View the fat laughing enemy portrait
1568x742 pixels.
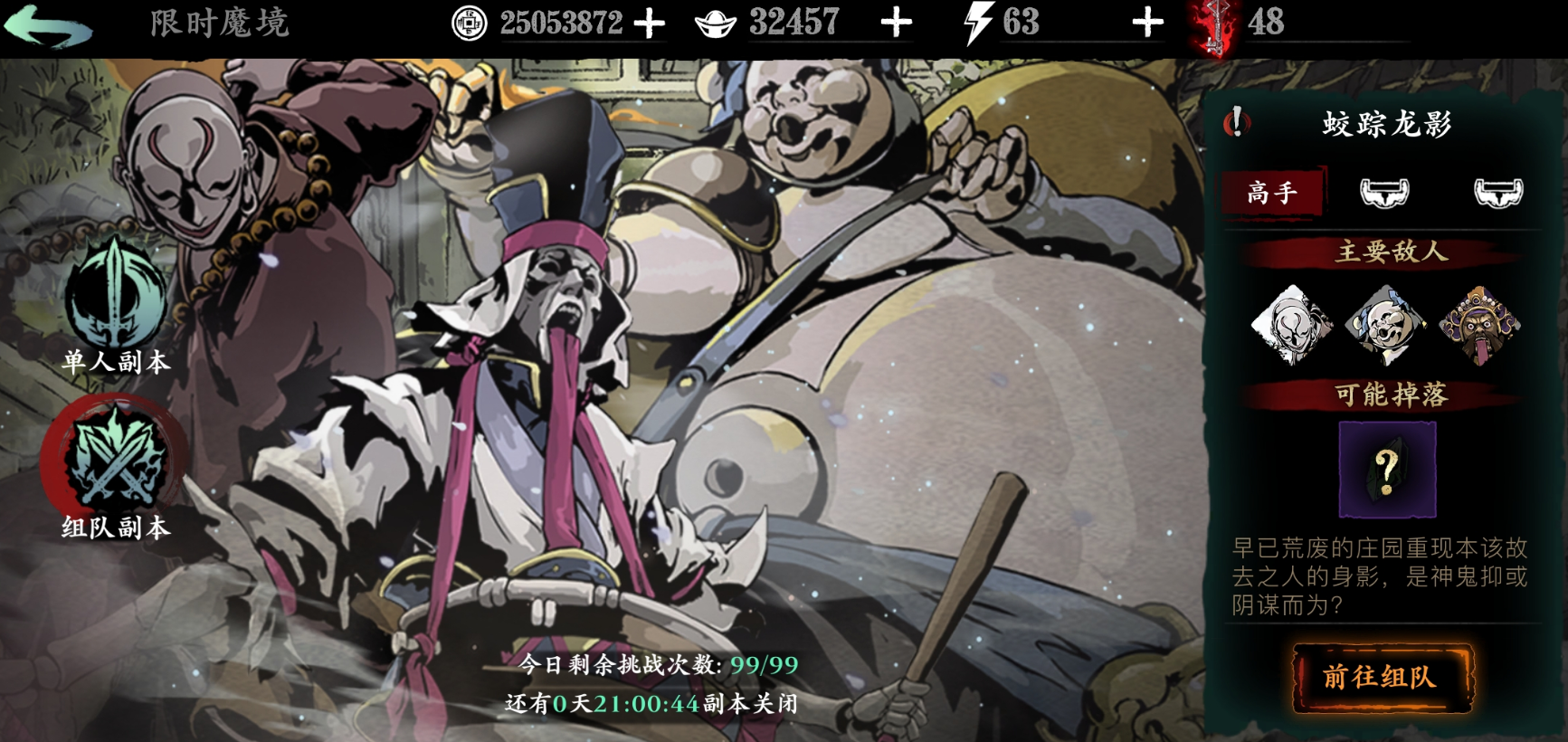point(1384,324)
